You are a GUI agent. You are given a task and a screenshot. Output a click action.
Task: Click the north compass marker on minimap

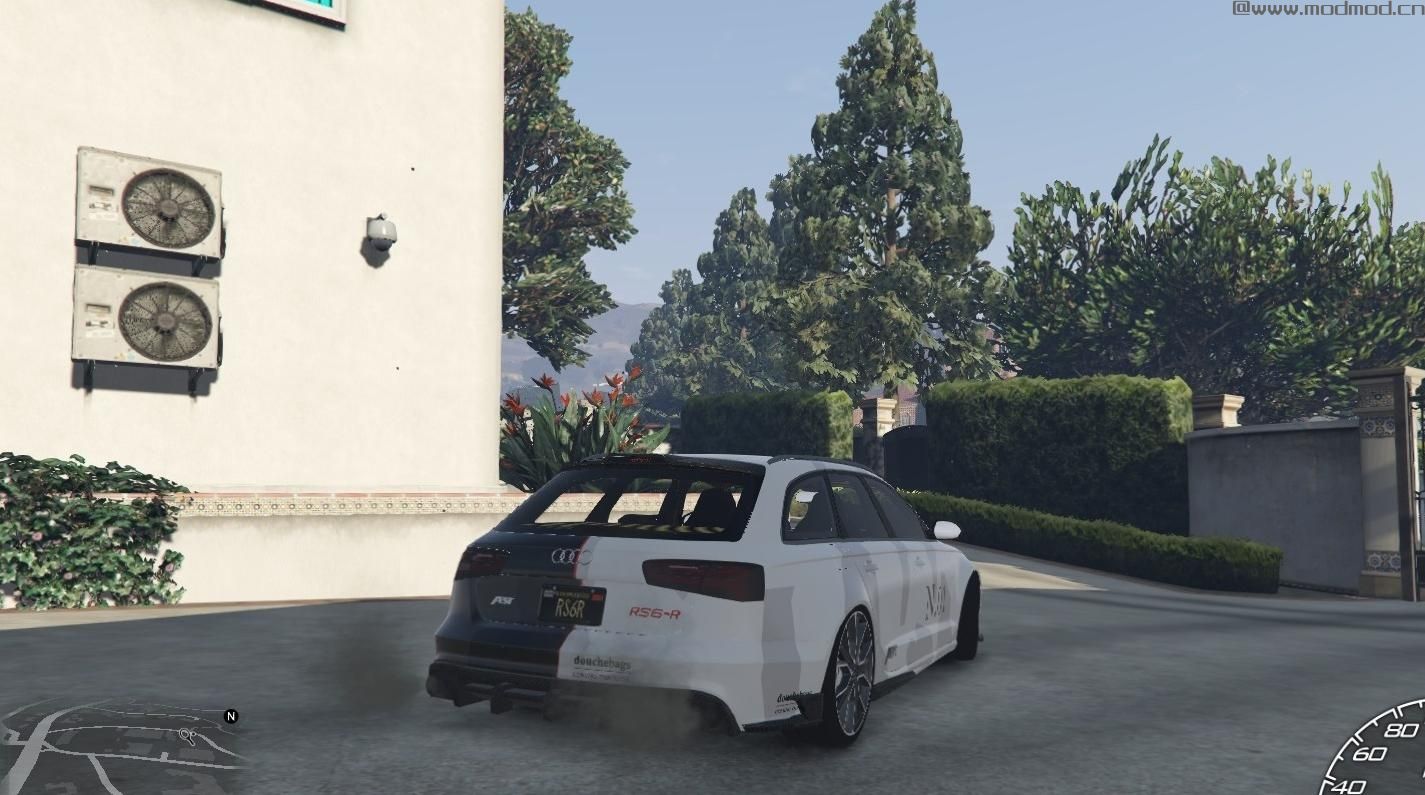(231, 716)
